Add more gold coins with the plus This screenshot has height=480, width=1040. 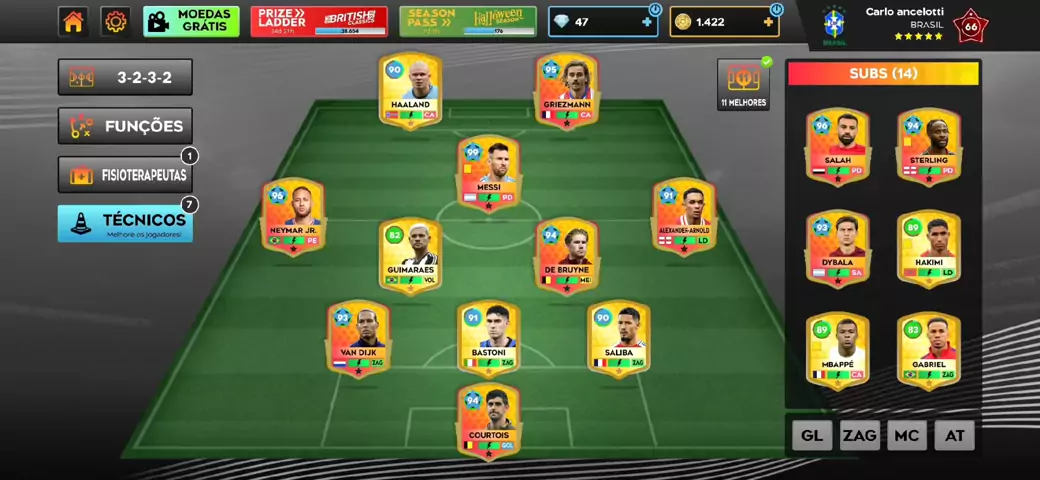click(x=768, y=22)
